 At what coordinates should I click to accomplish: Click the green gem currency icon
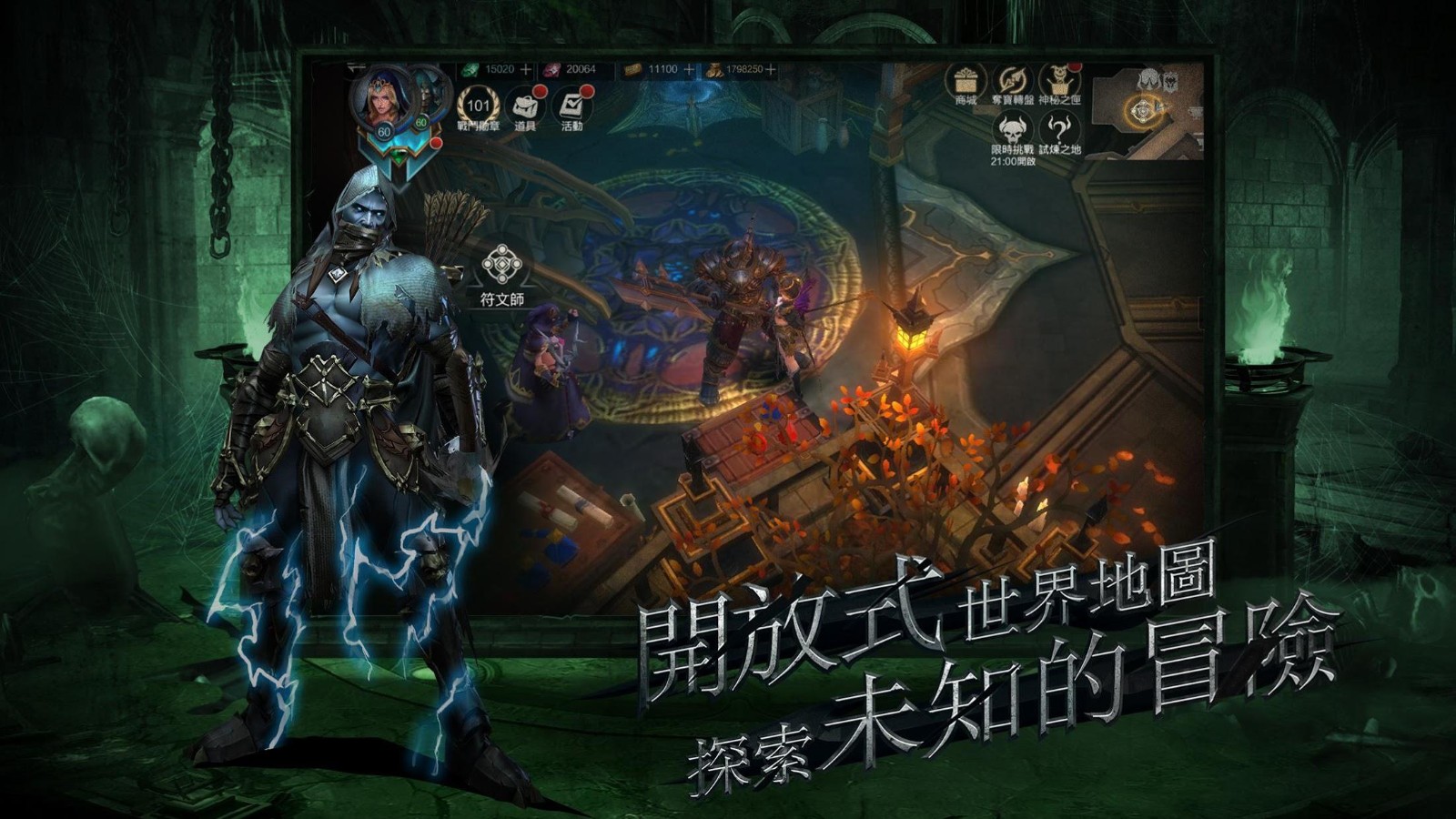coord(470,70)
